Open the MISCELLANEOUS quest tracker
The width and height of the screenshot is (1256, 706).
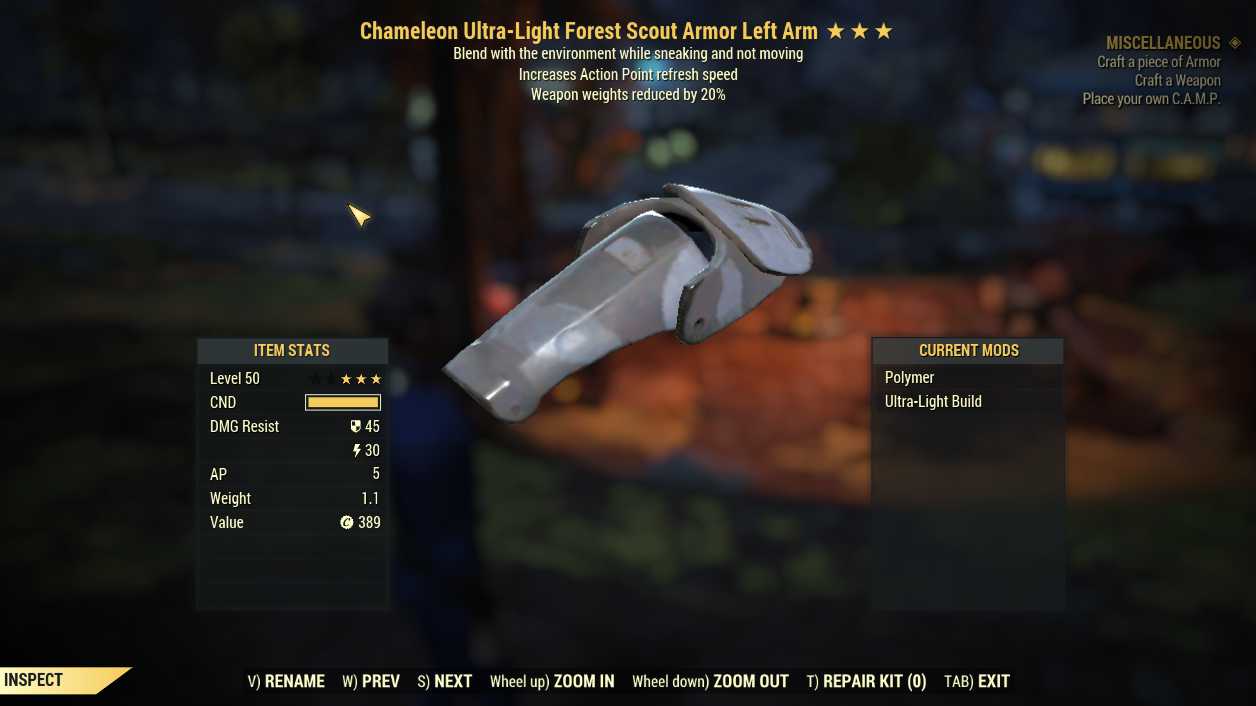click(x=1163, y=43)
